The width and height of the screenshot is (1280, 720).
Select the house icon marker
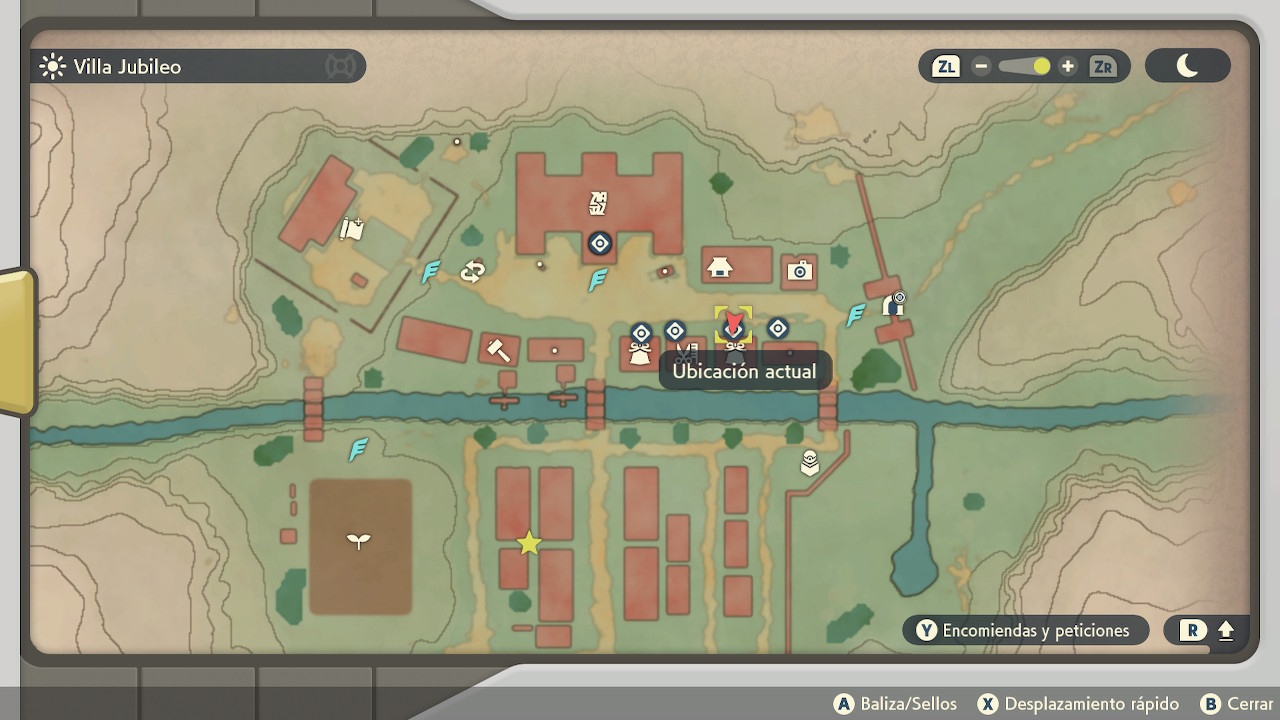click(719, 267)
